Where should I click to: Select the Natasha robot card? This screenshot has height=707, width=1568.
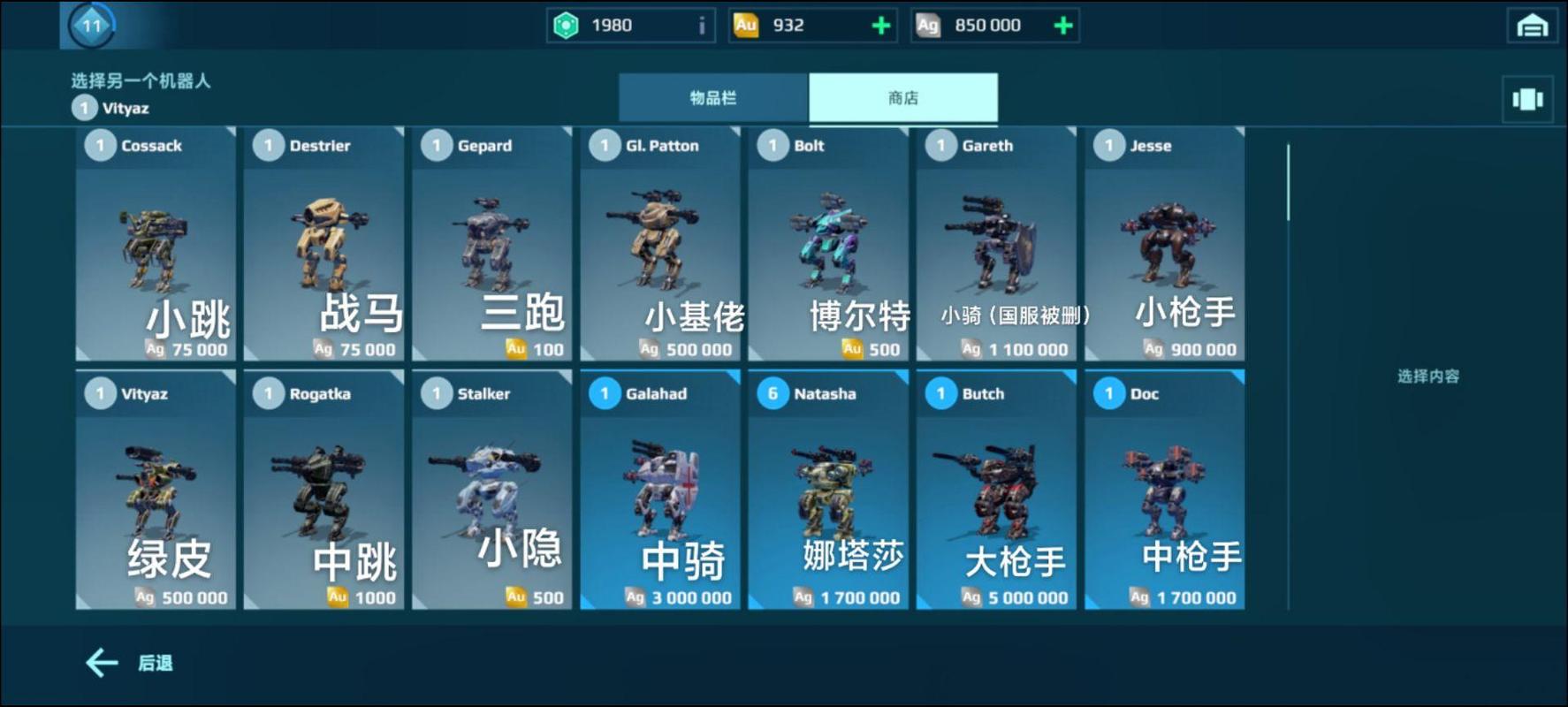[827, 490]
